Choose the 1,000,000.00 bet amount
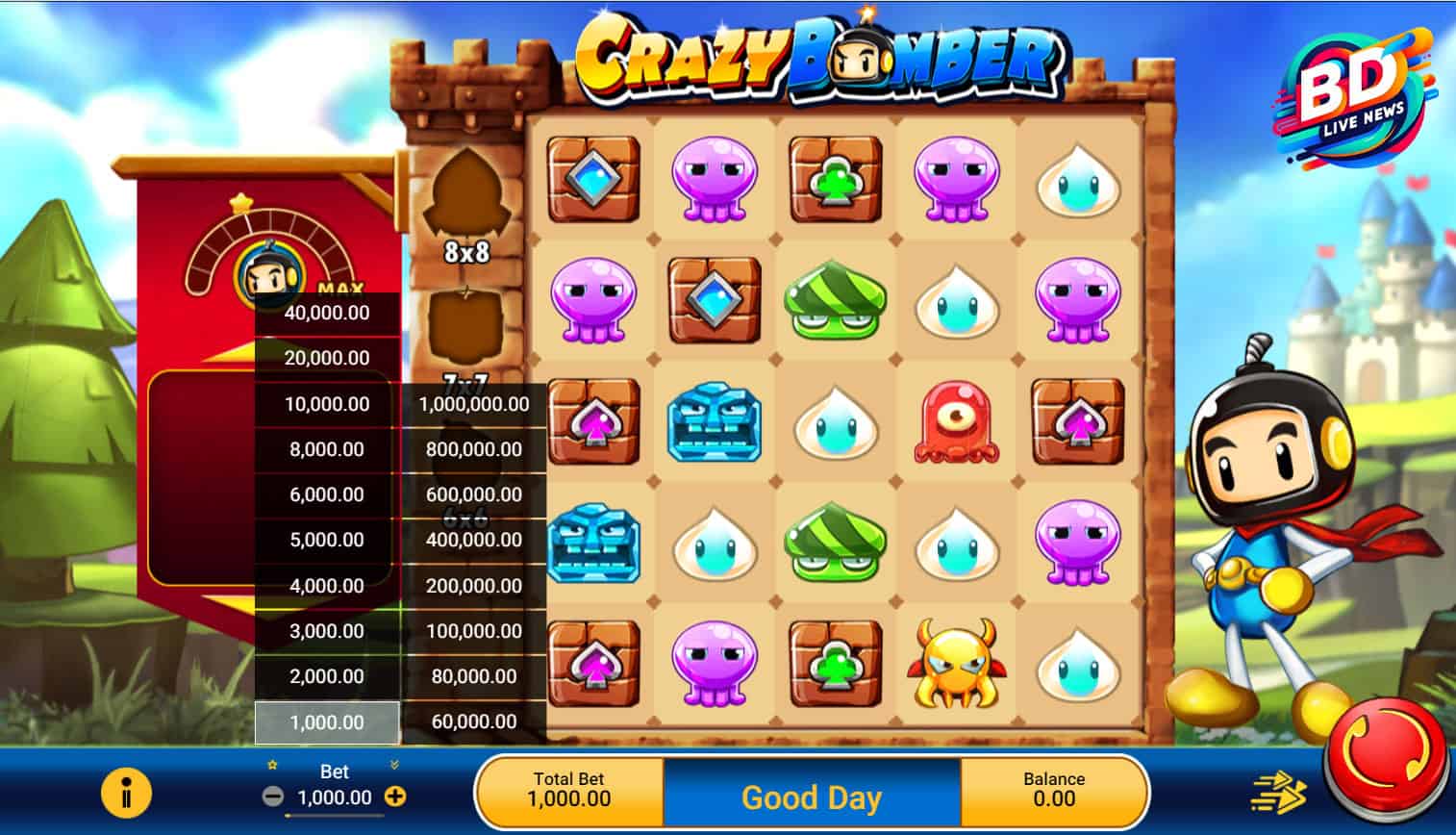Viewport: 1456px width, 835px height. tap(473, 404)
